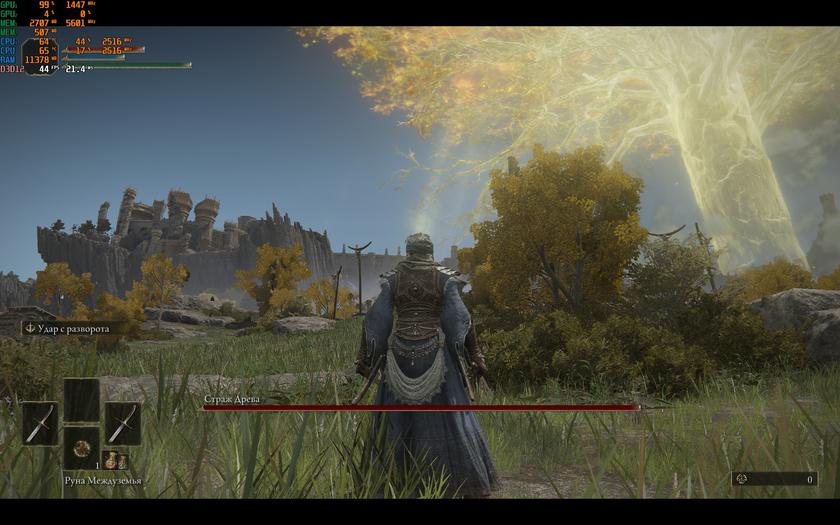Screen dimensions: 840x525
Task: Select the small flask icons beside the rune
Action: [115, 461]
